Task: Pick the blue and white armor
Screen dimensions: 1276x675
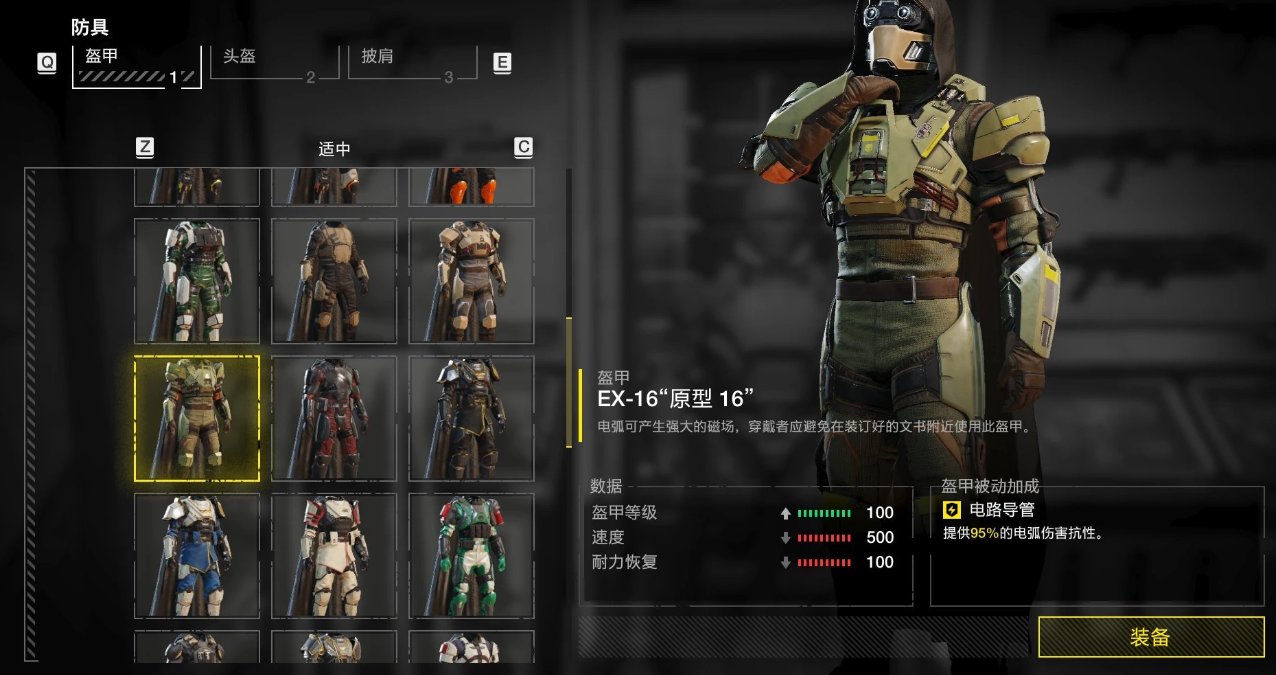Action: [197, 555]
